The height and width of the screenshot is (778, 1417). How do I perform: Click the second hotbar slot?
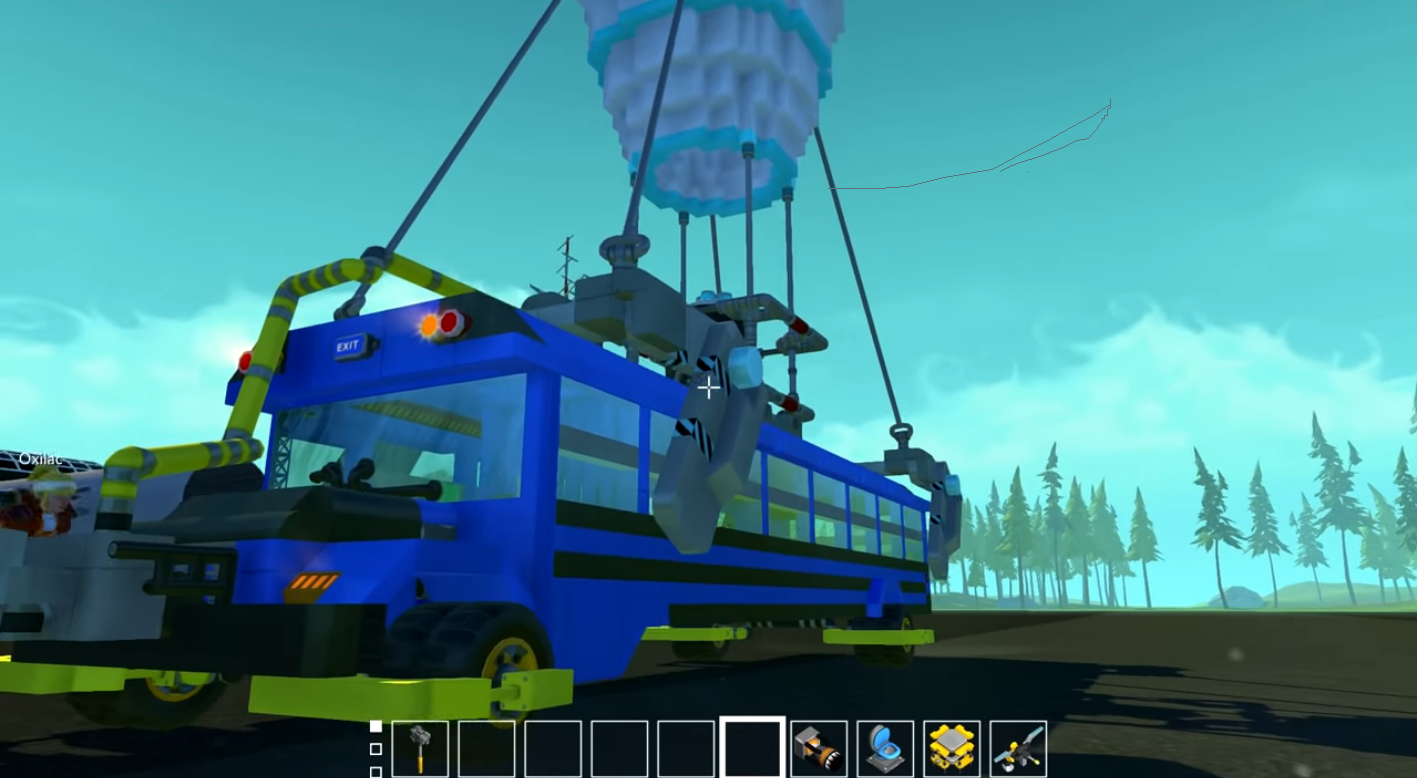pos(487,748)
